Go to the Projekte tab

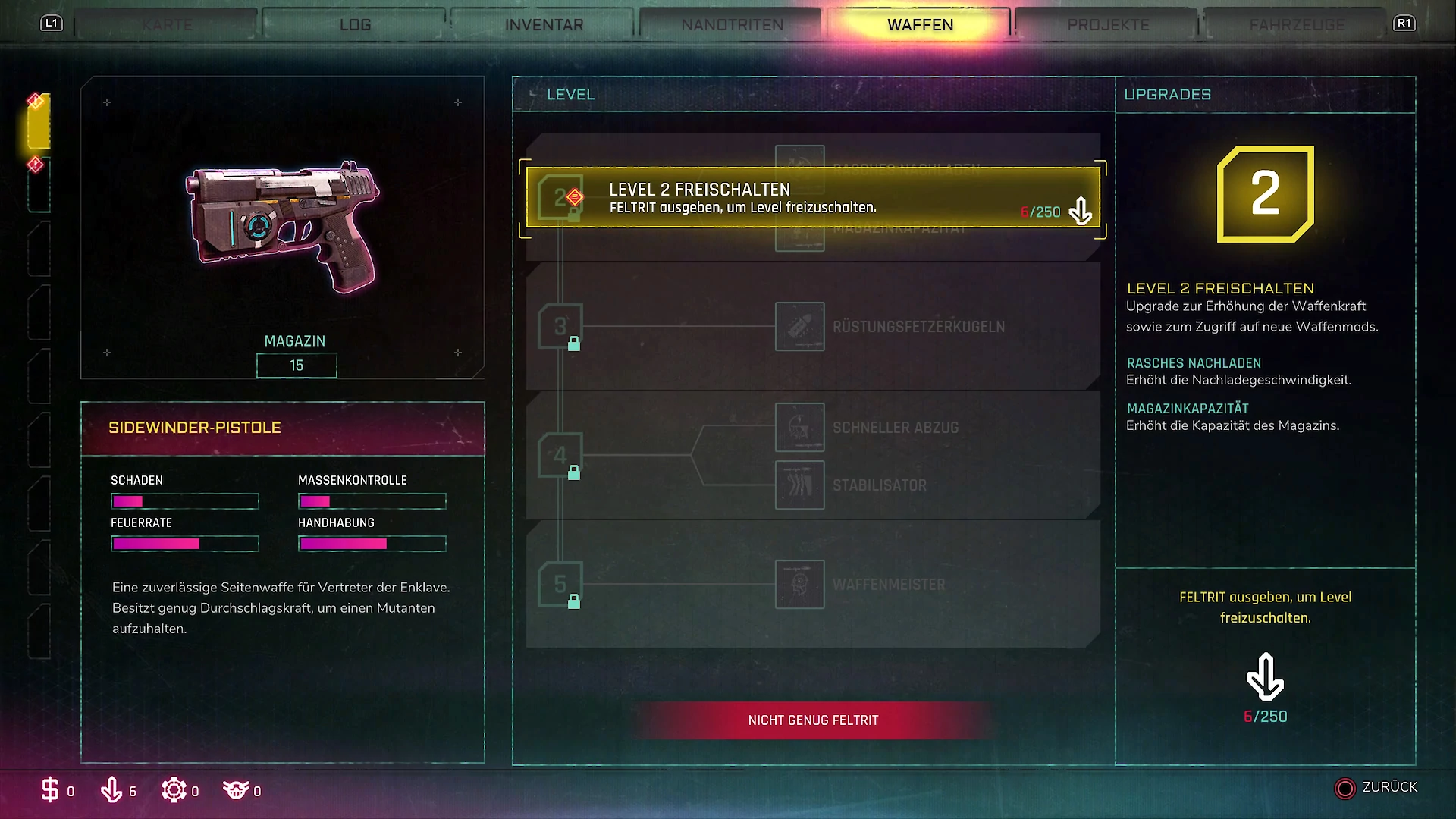[x=1108, y=25]
